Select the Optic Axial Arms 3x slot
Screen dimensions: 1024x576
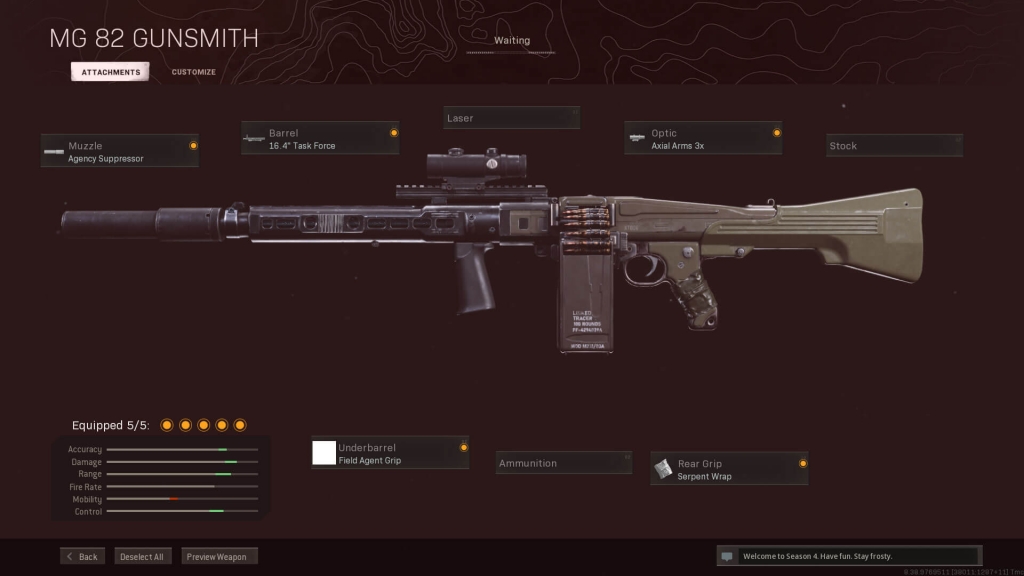tap(703, 139)
